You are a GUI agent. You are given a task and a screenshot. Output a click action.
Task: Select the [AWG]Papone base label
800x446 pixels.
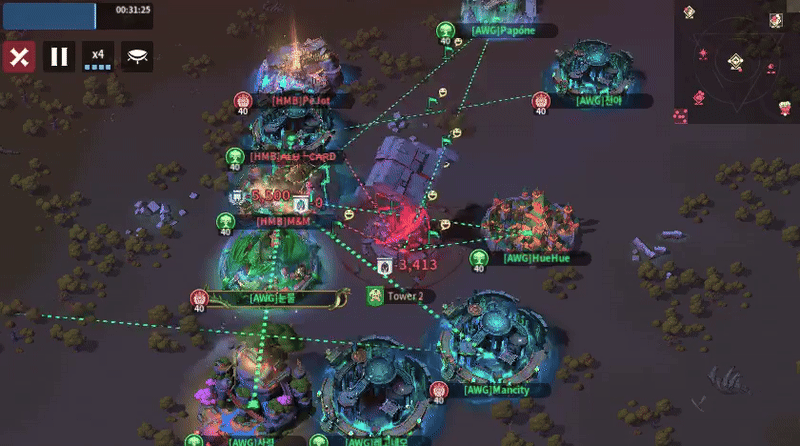[x=502, y=30]
